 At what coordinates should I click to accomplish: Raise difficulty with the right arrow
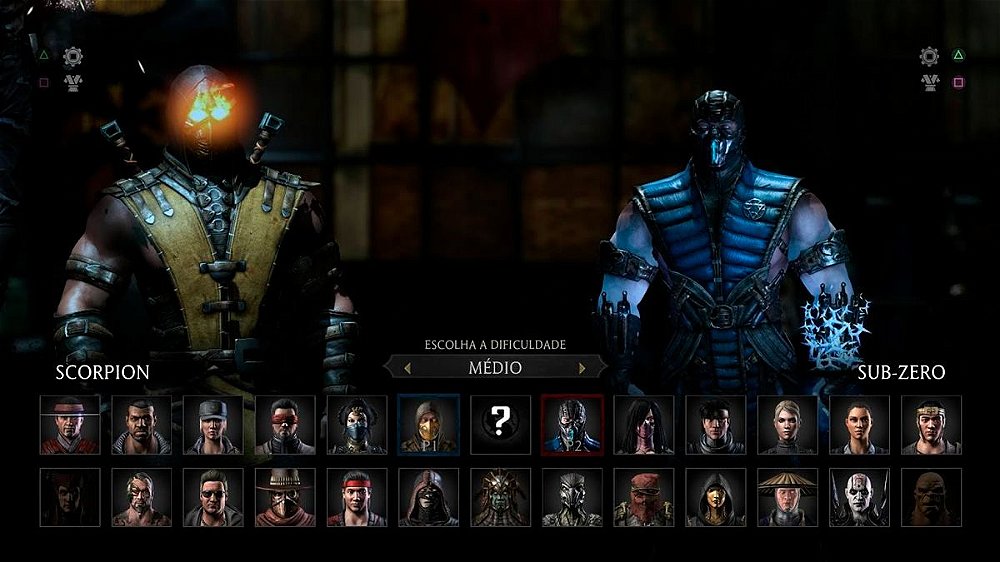point(582,368)
